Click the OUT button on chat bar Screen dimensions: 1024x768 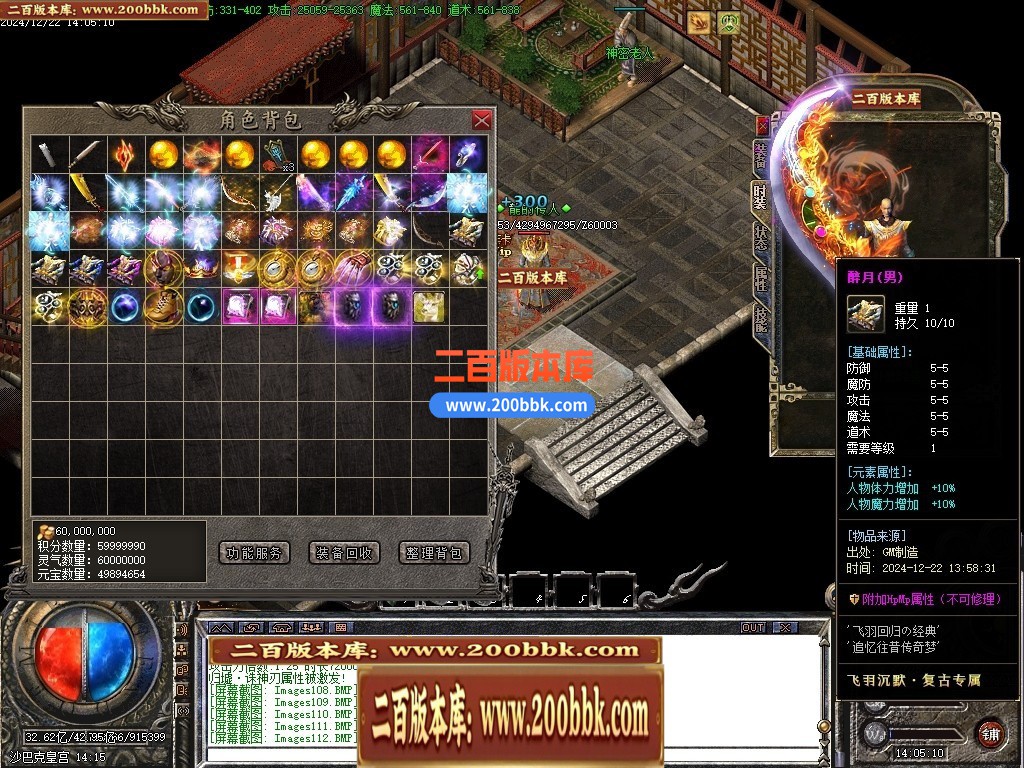click(x=752, y=627)
